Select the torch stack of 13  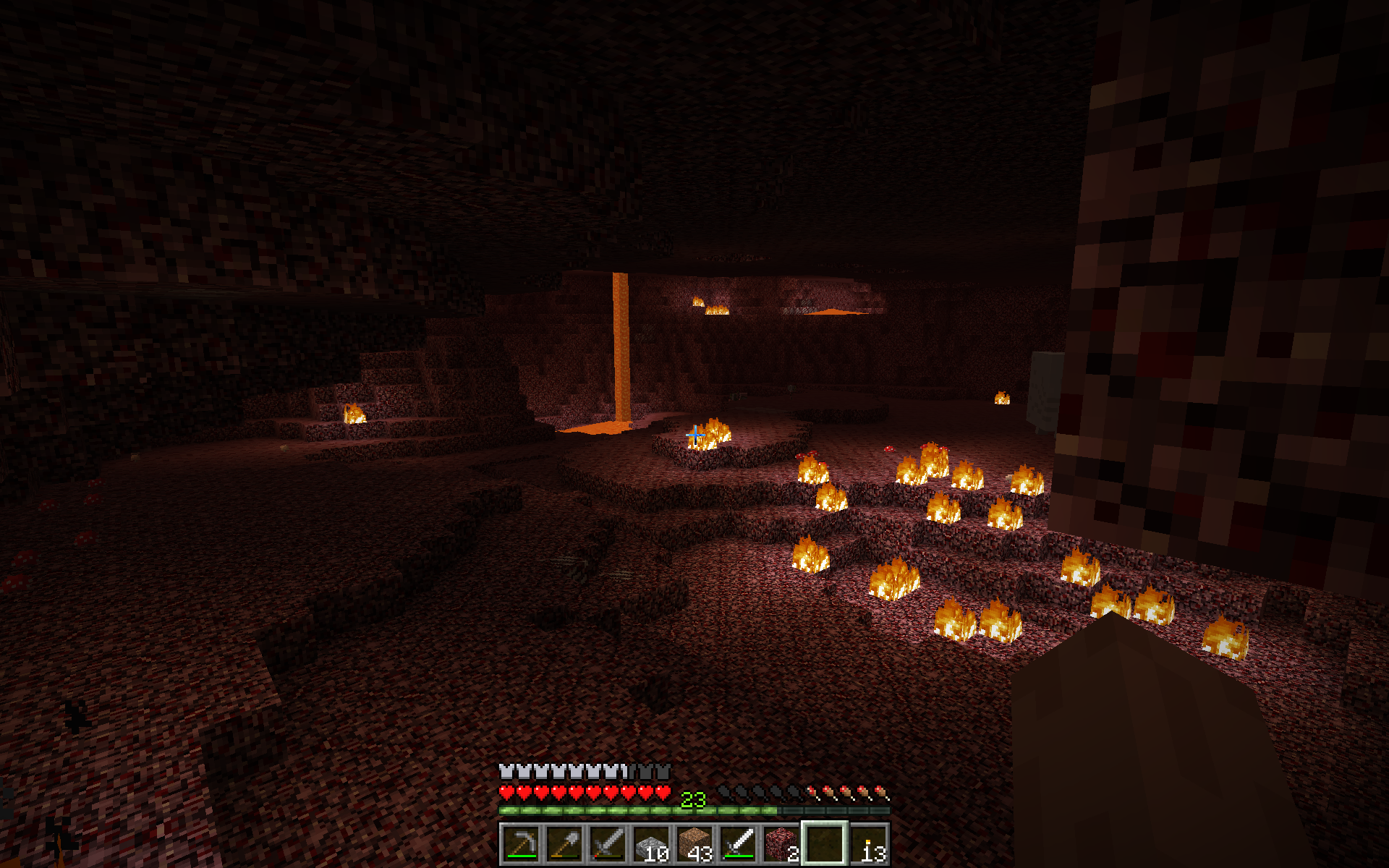pyautogui.click(x=868, y=843)
